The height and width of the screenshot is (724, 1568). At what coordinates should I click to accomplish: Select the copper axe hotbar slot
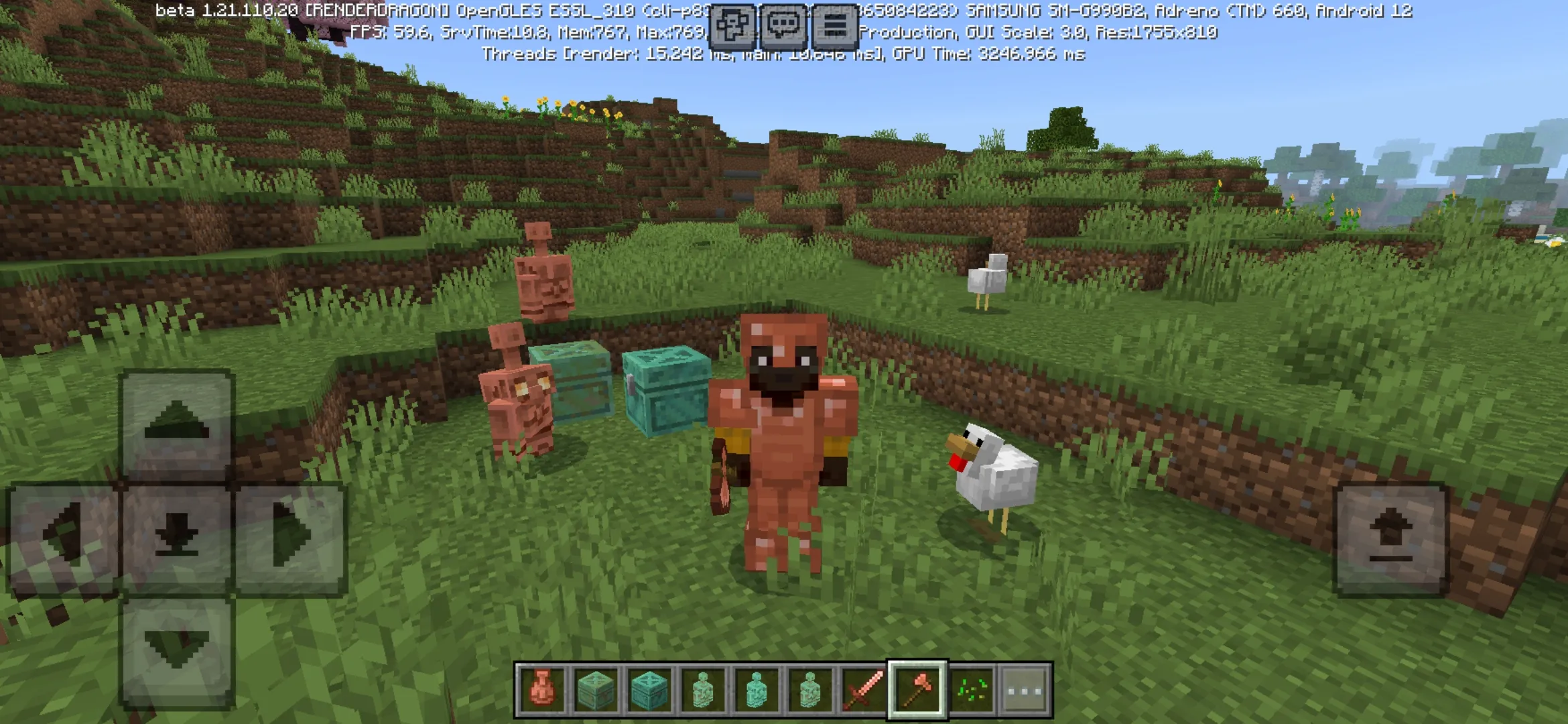point(917,689)
